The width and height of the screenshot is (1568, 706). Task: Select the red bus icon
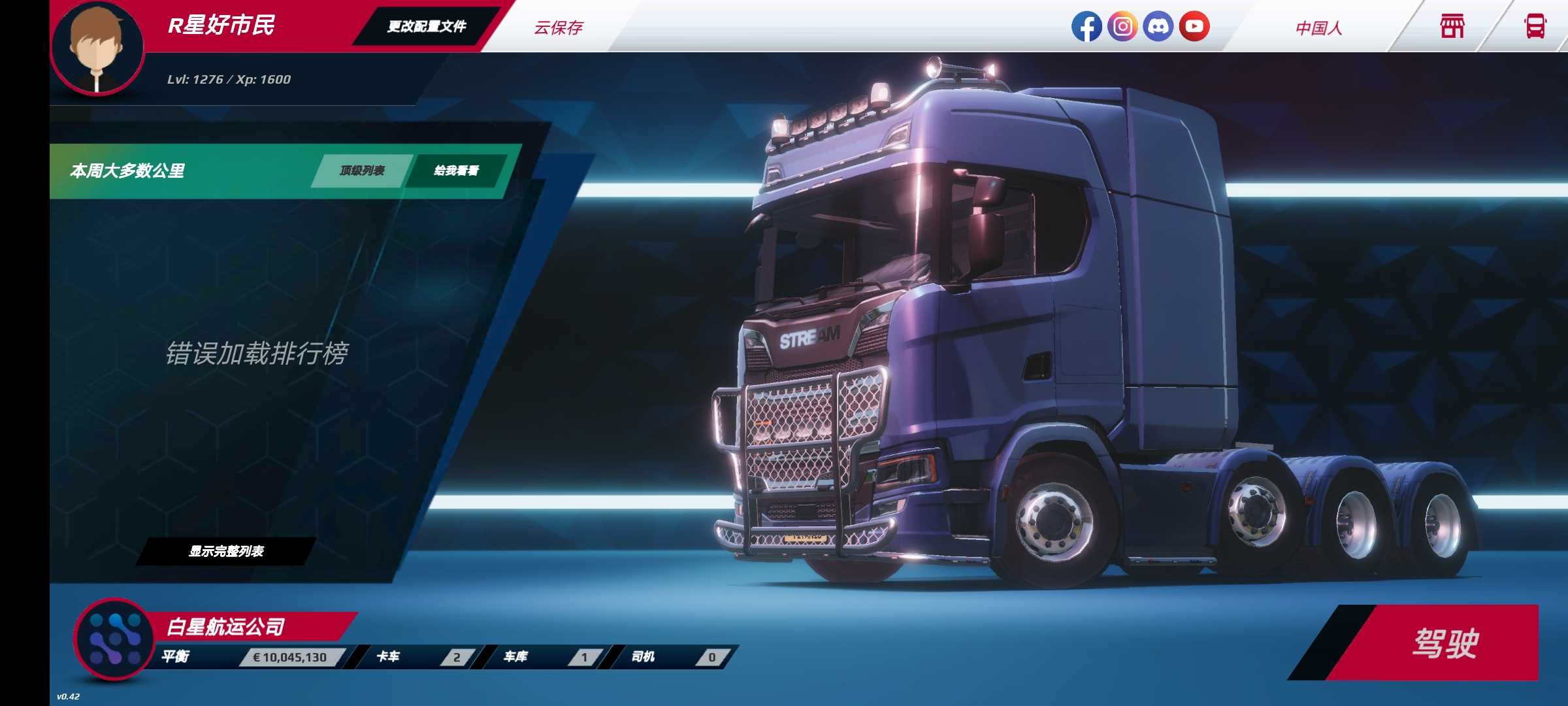tap(1535, 27)
